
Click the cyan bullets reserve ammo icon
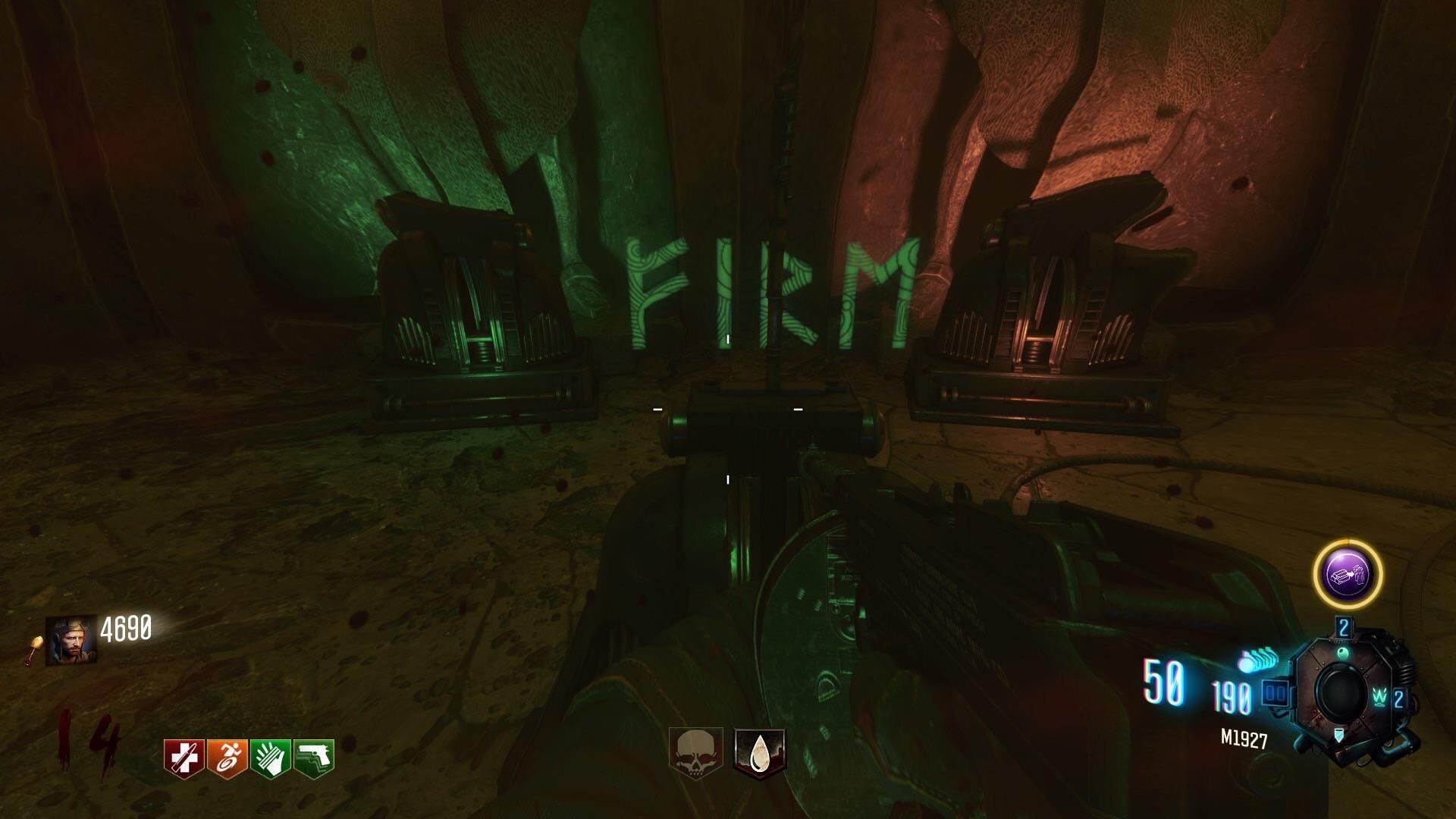(x=1257, y=659)
